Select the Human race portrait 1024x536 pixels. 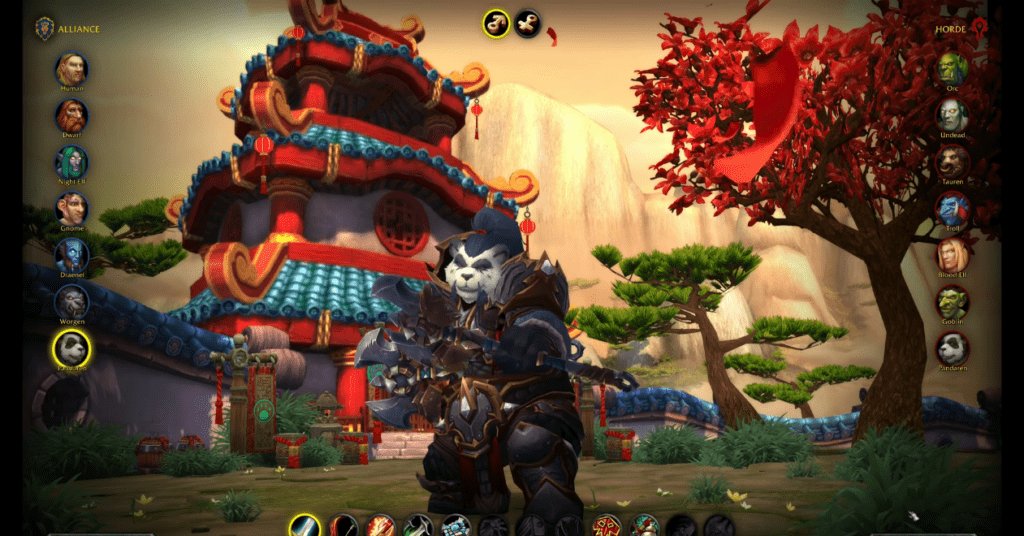point(71,69)
